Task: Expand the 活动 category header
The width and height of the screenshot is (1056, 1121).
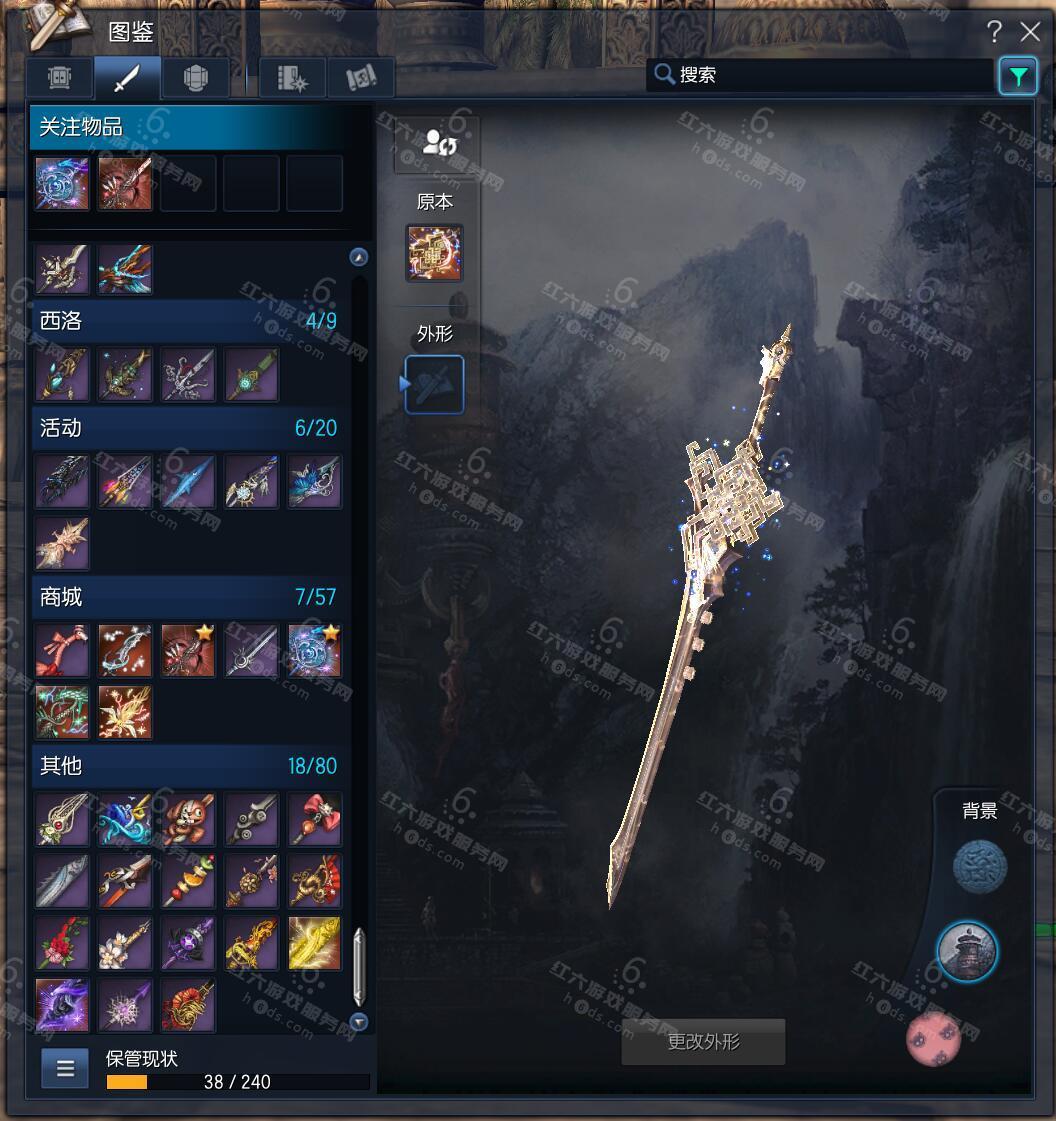Action: click(187, 428)
